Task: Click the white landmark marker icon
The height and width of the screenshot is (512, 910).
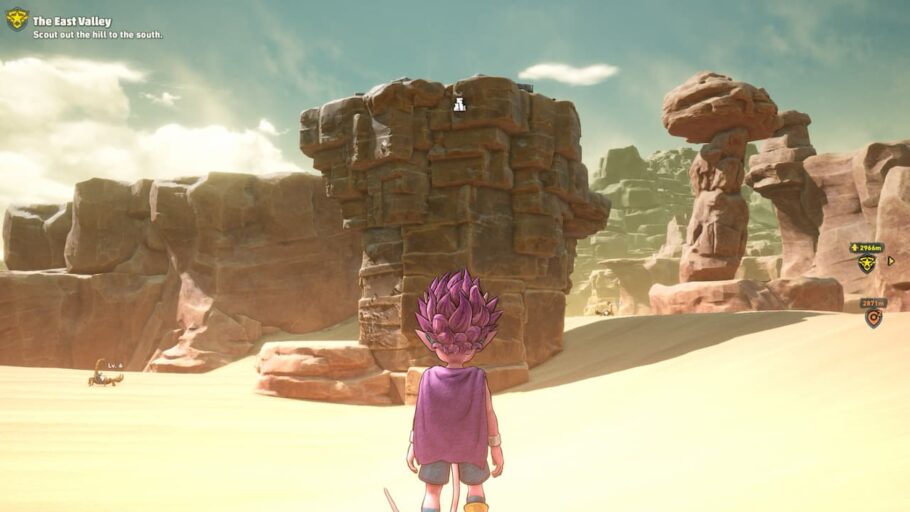Action: click(x=459, y=104)
